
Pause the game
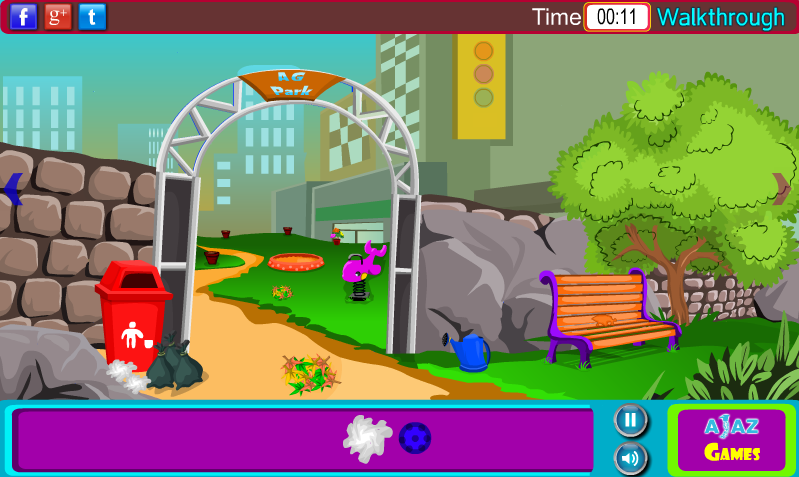coord(630,419)
